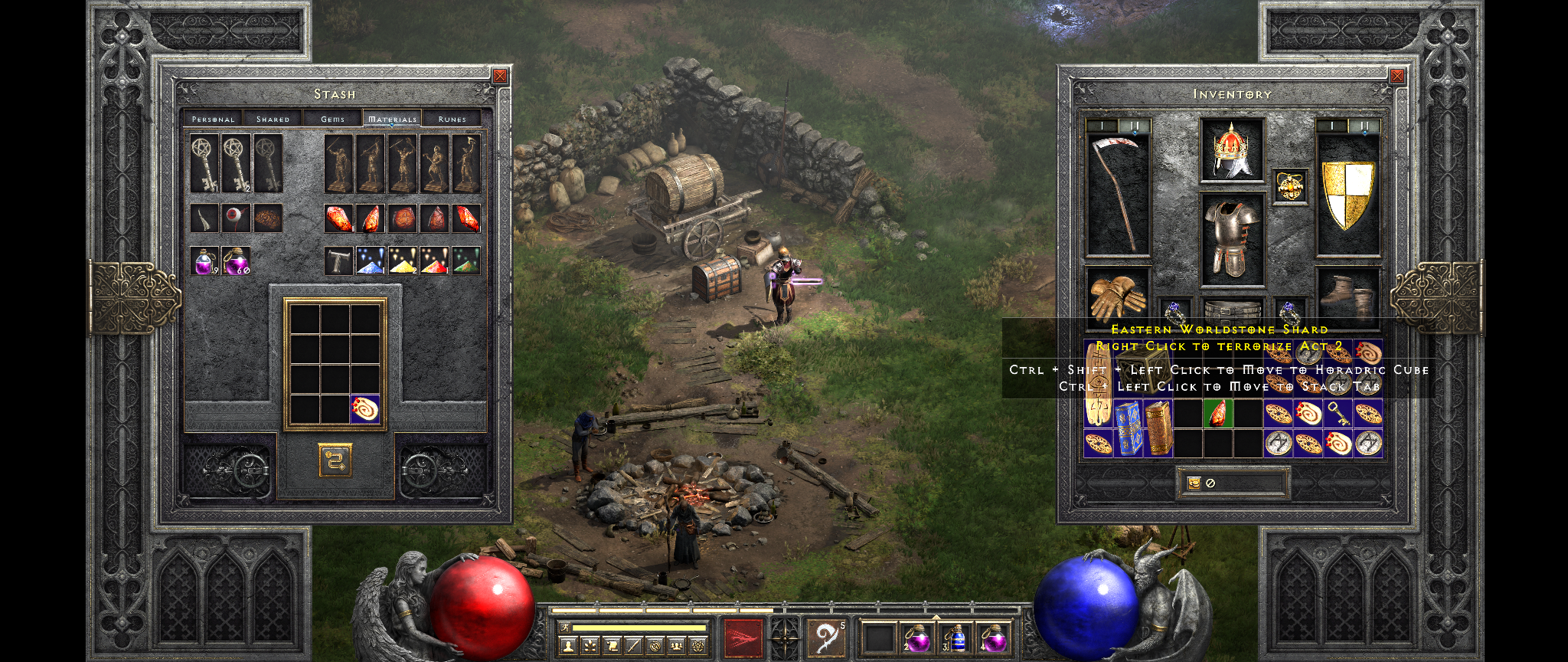
Task: Select the brain material in the stash
Action: (267, 218)
